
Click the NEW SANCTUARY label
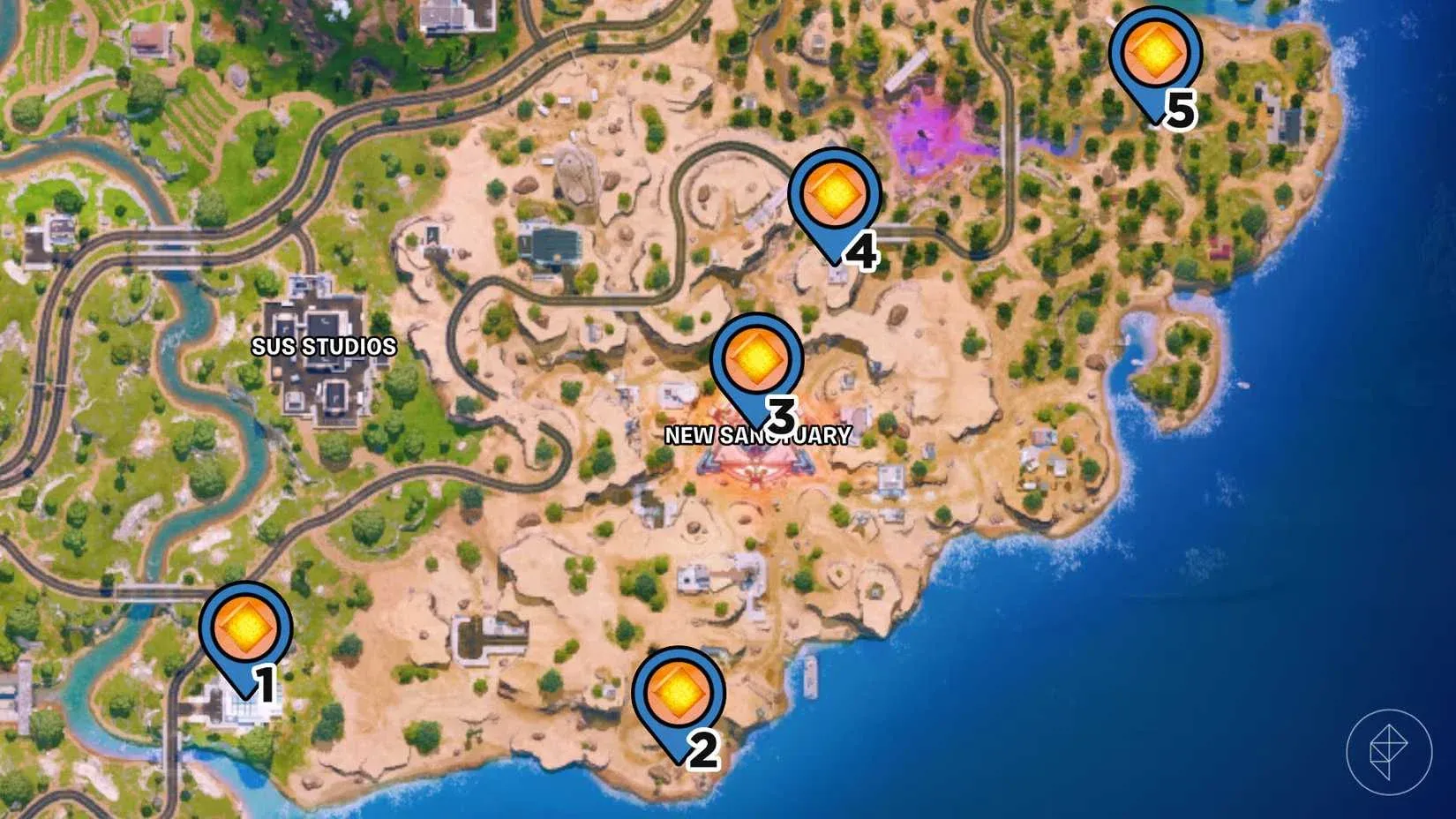[760, 434]
